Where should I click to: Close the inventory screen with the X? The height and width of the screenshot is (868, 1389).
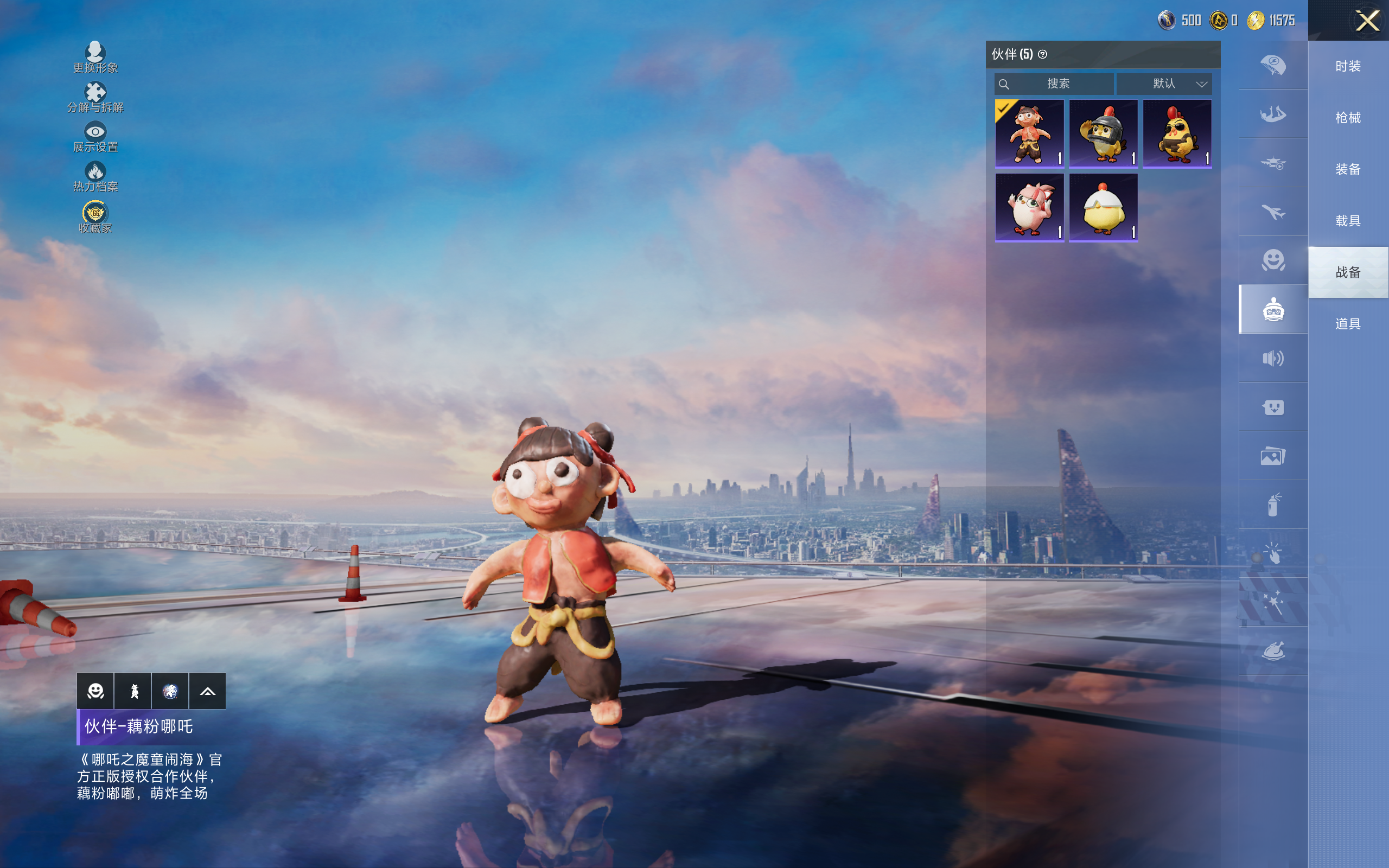1367,21
